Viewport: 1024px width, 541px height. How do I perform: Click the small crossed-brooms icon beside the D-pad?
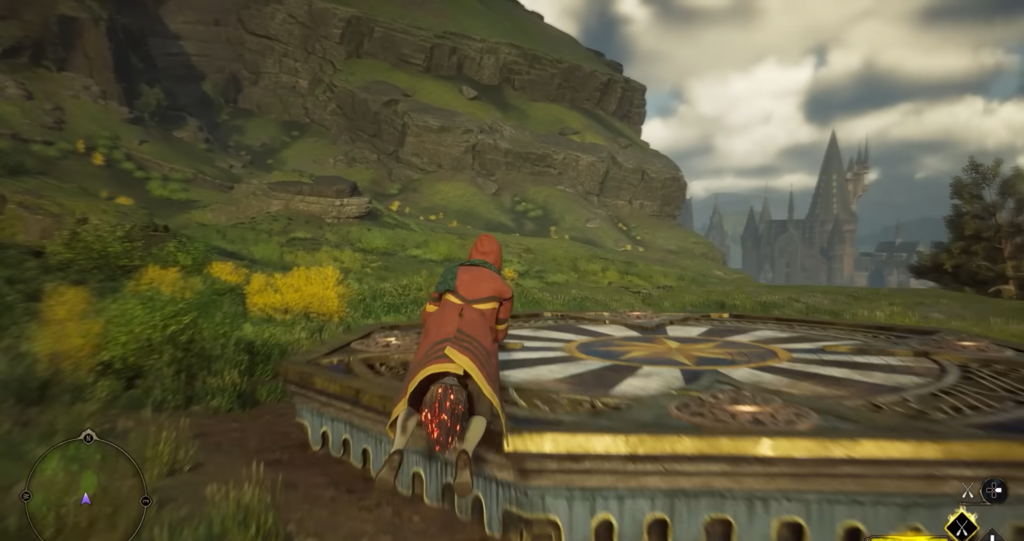(x=967, y=490)
